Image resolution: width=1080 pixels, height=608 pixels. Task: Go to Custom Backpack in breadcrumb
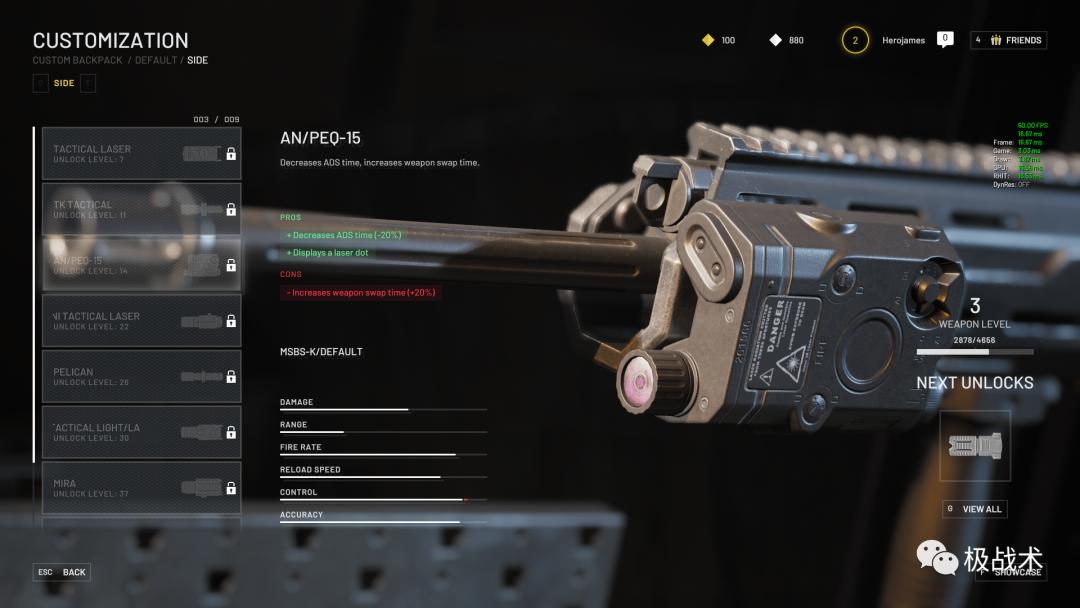pos(77,60)
